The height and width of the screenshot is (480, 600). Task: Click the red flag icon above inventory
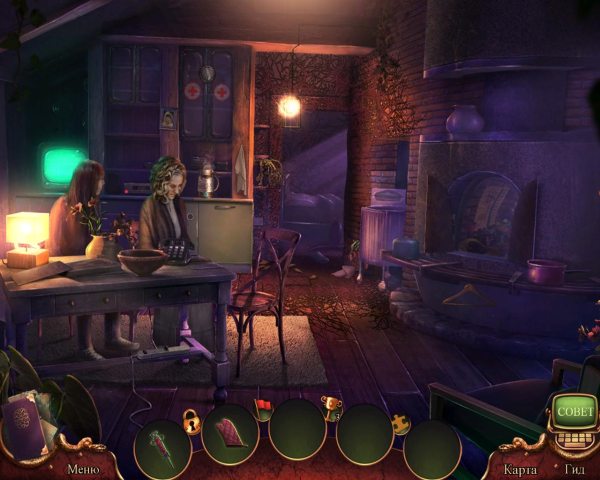265,406
